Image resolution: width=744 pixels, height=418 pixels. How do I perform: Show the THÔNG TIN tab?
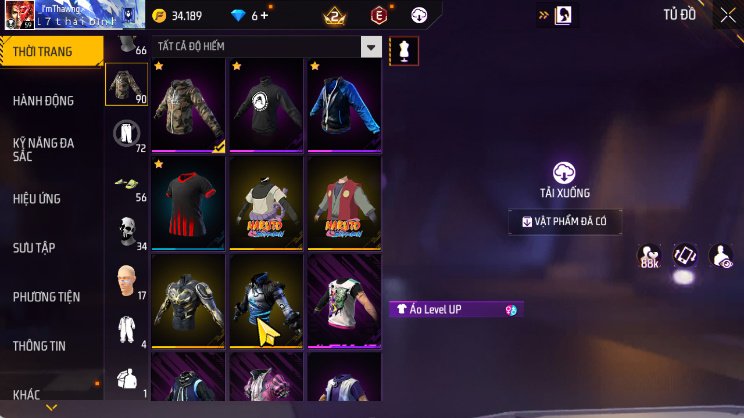tap(39, 345)
